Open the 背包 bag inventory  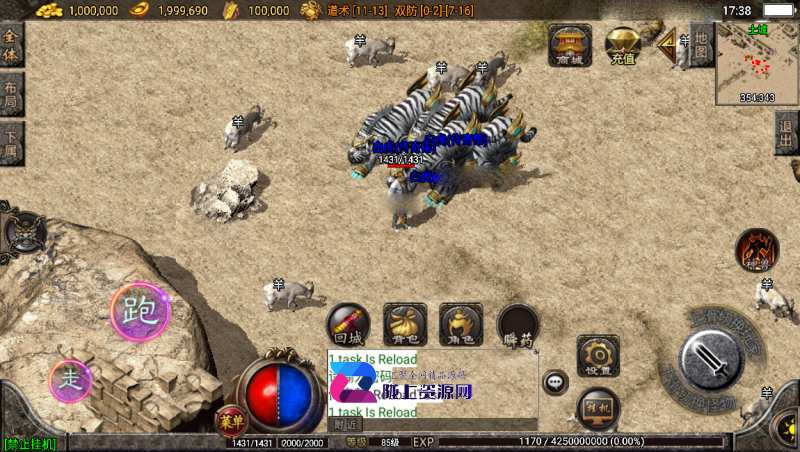click(x=405, y=325)
